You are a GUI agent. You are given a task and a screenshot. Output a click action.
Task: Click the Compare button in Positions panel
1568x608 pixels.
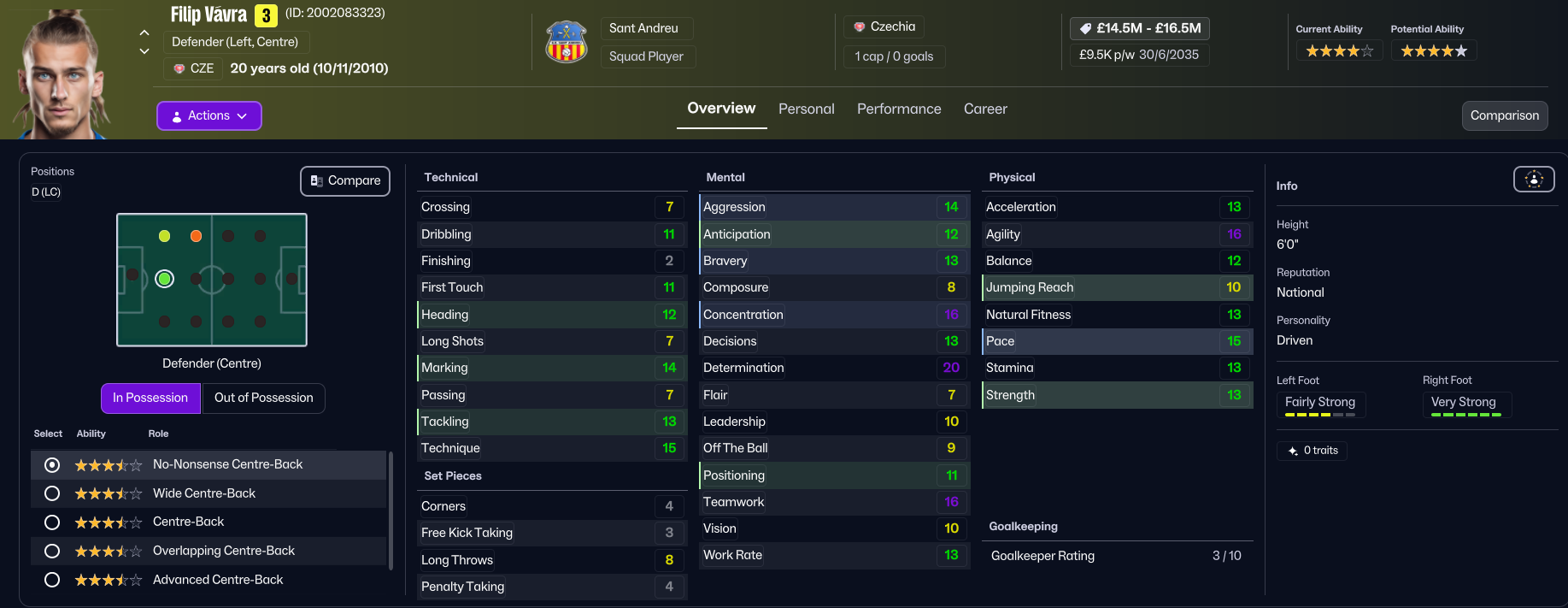click(345, 180)
